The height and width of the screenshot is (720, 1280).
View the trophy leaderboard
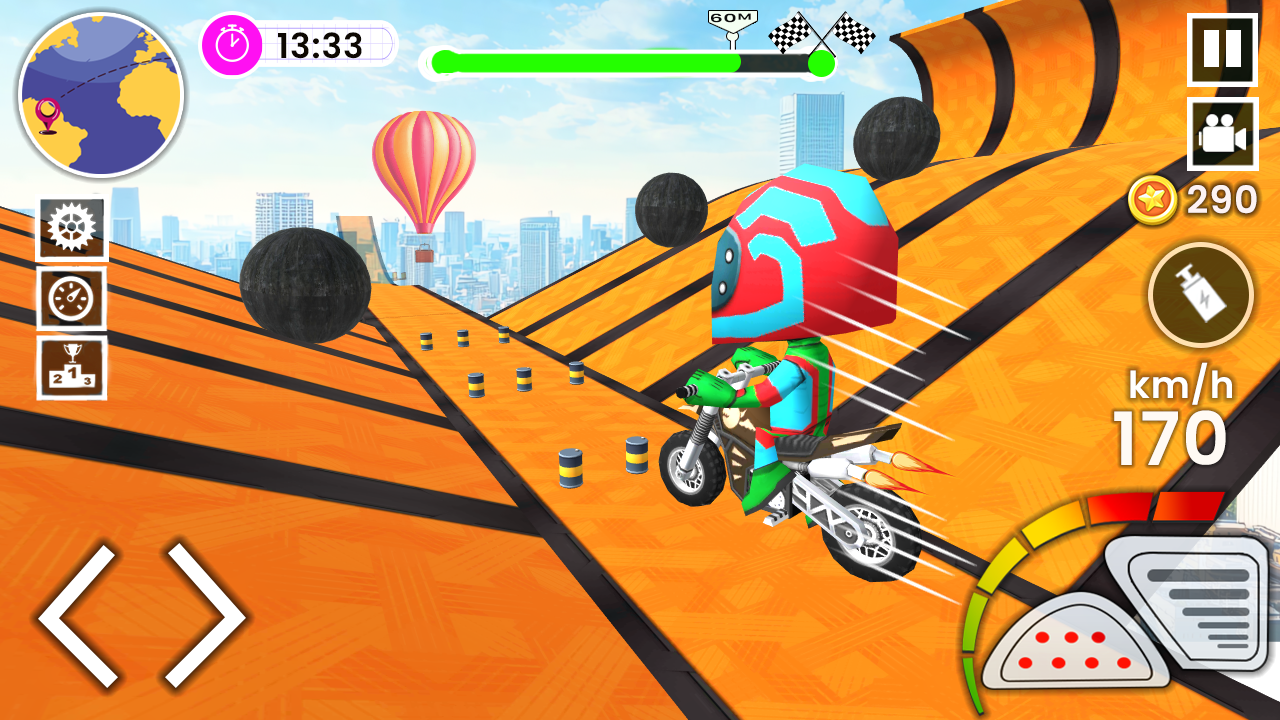coord(71,368)
